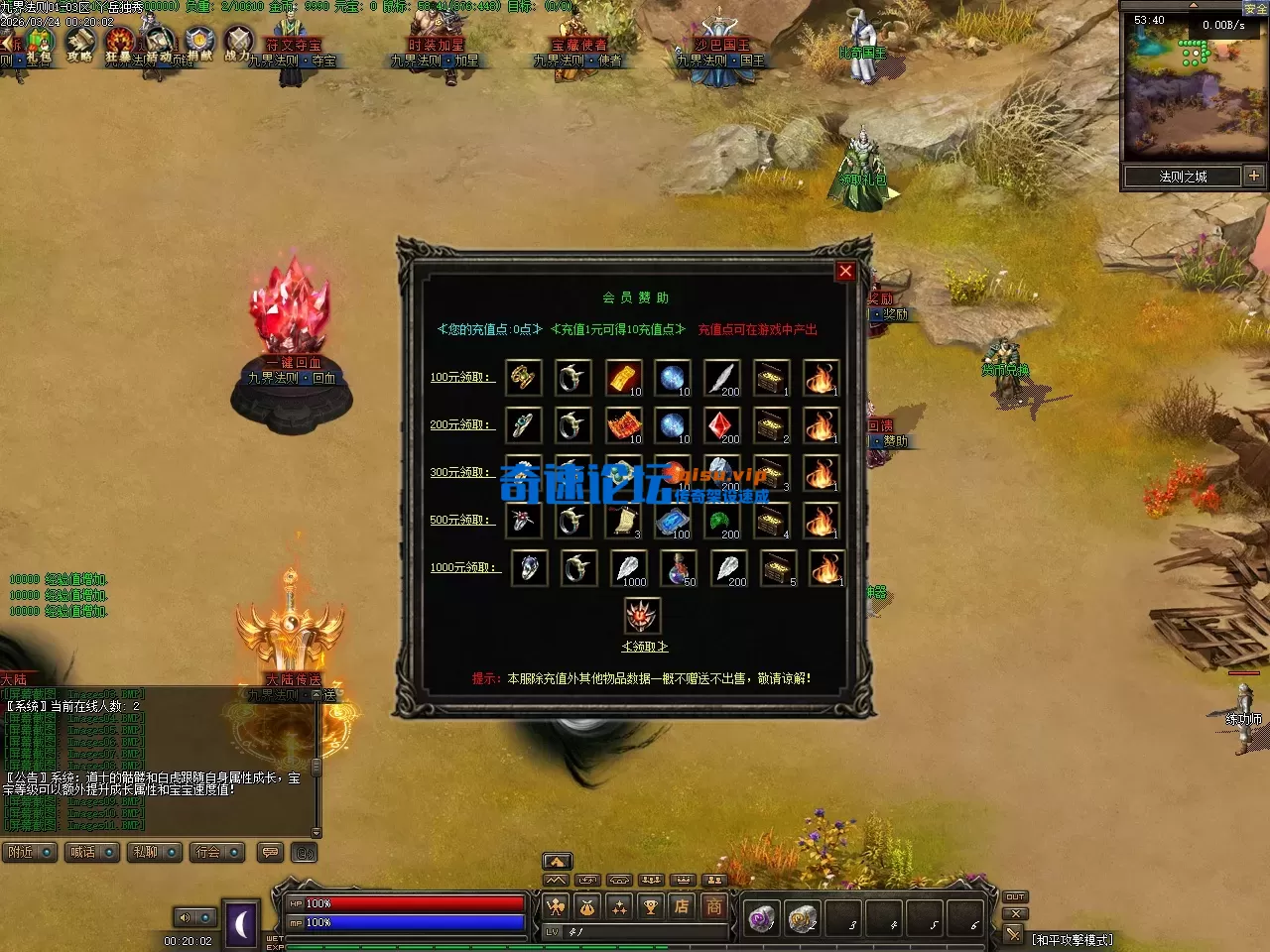This screenshot has width=1270, height=952.
Task: Switch chat to the 附近 nearby channel
Action: 29,853
